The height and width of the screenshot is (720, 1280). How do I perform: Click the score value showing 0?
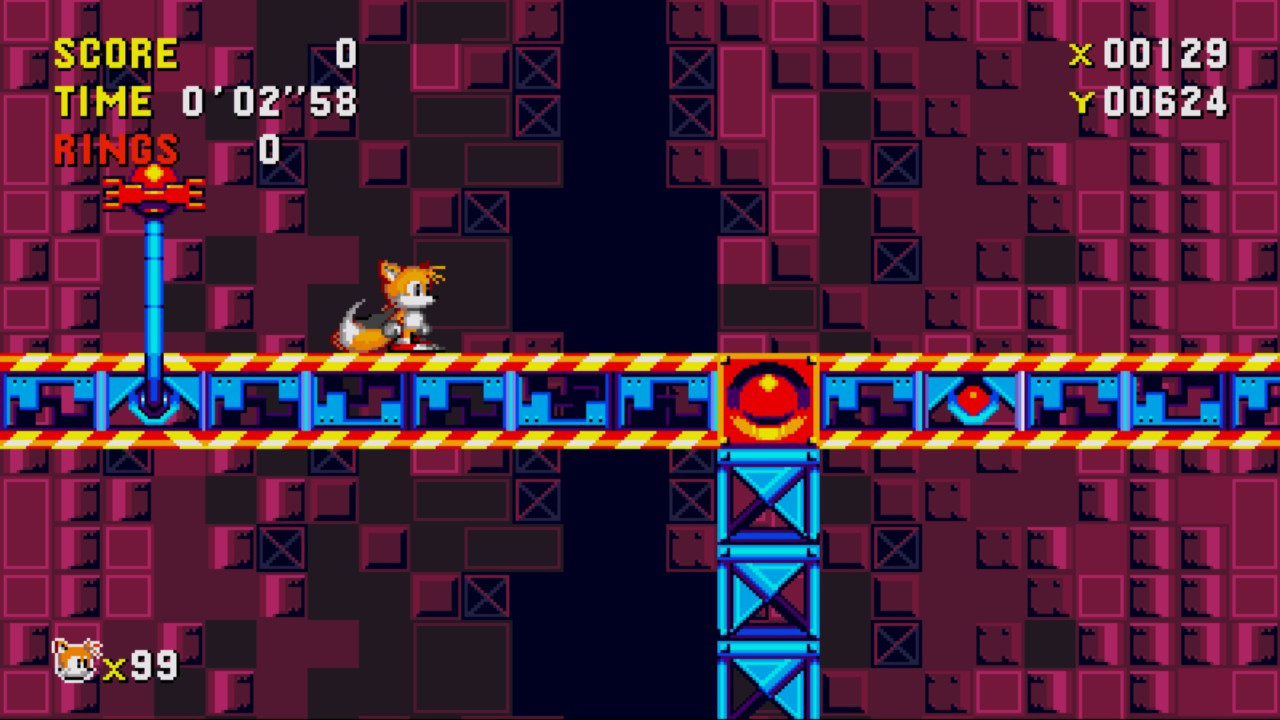pyautogui.click(x=345, y=53)
